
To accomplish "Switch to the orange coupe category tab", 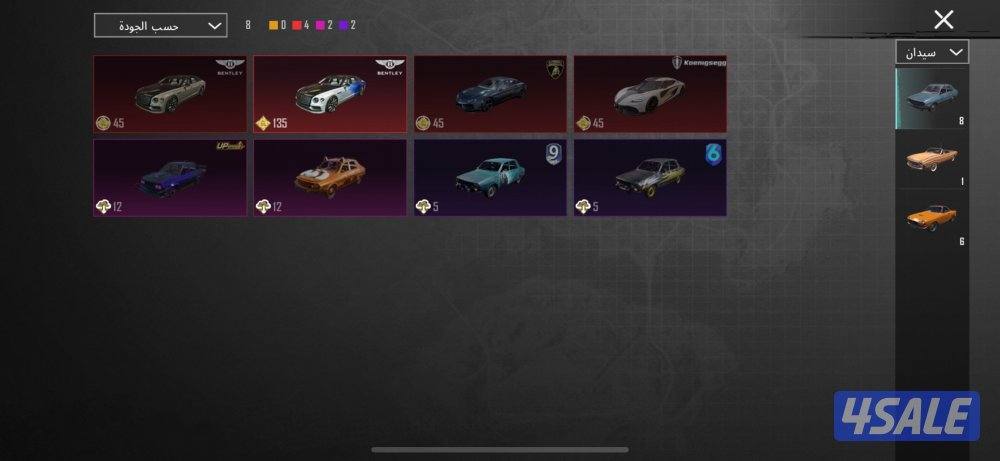I will [932, 219].
